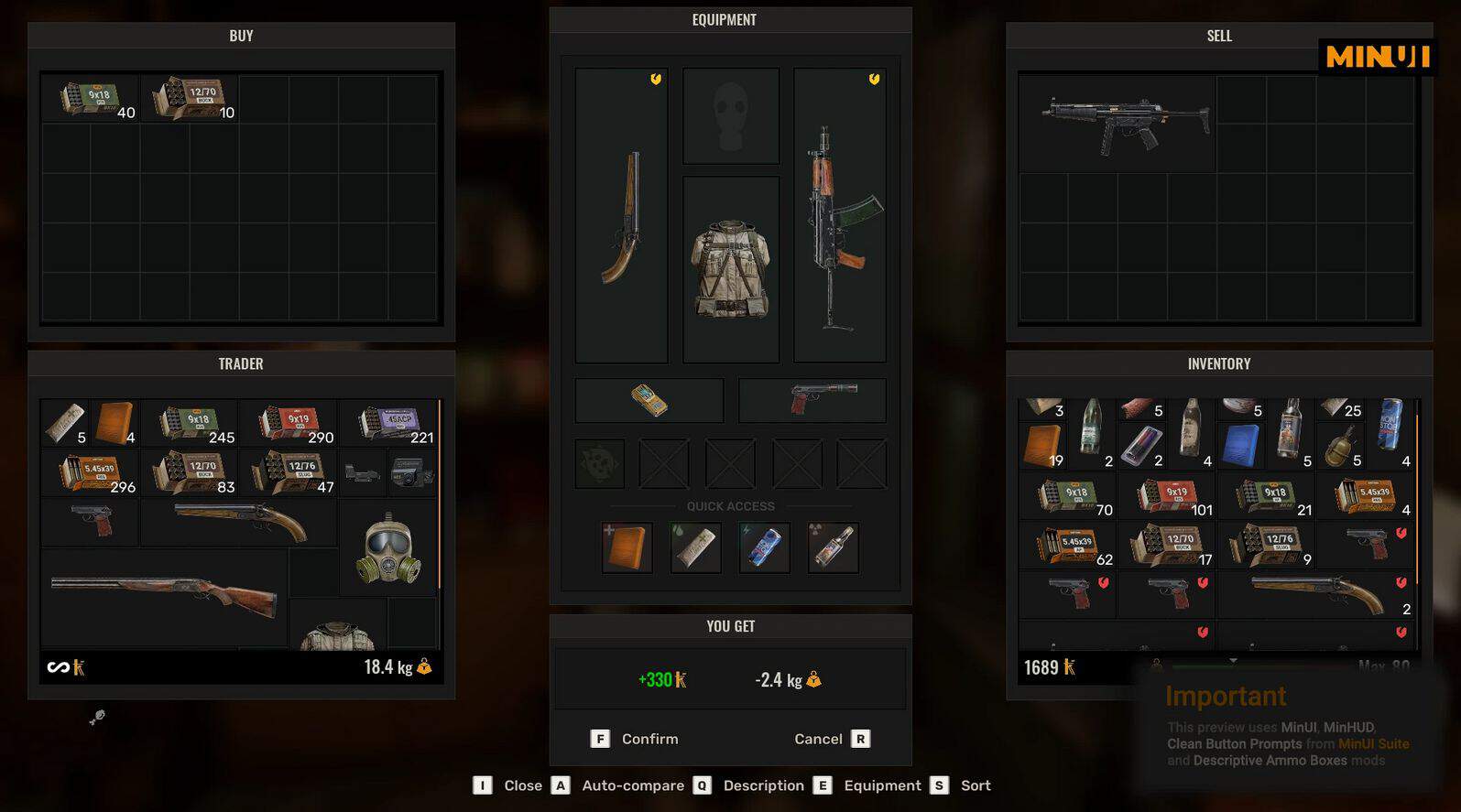This screenshot has height=812, width=1461.
Task: Select the 12/70 shells in Buy panel
Action: click(191, 98)
